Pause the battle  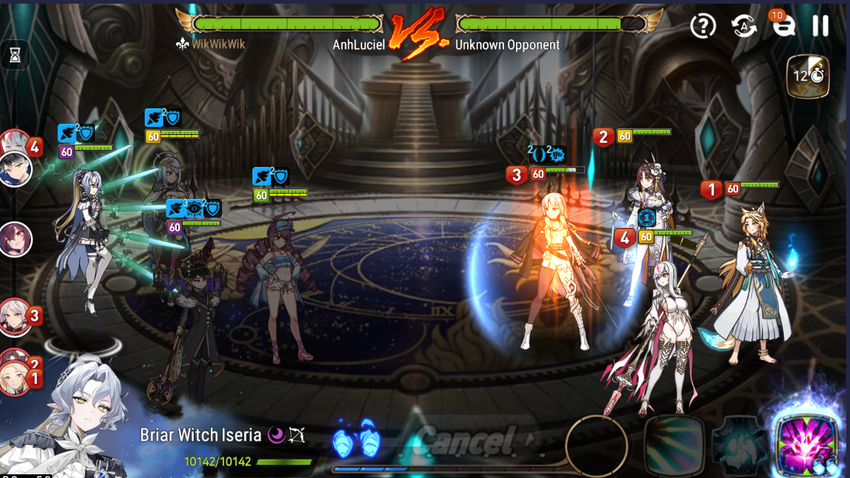(x=820, y=26)
